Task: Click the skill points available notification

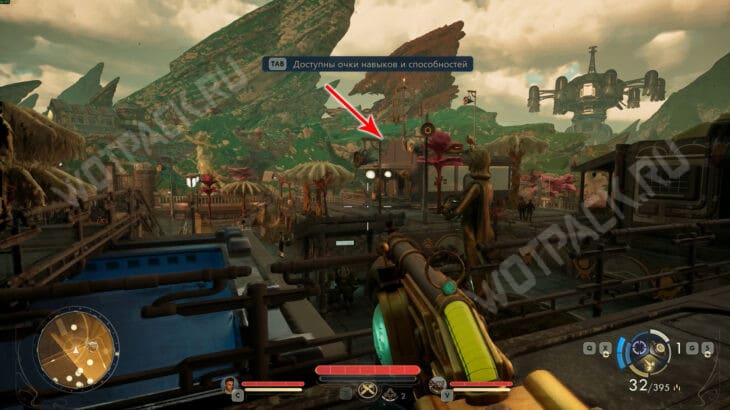Action: tap(368, 63)
